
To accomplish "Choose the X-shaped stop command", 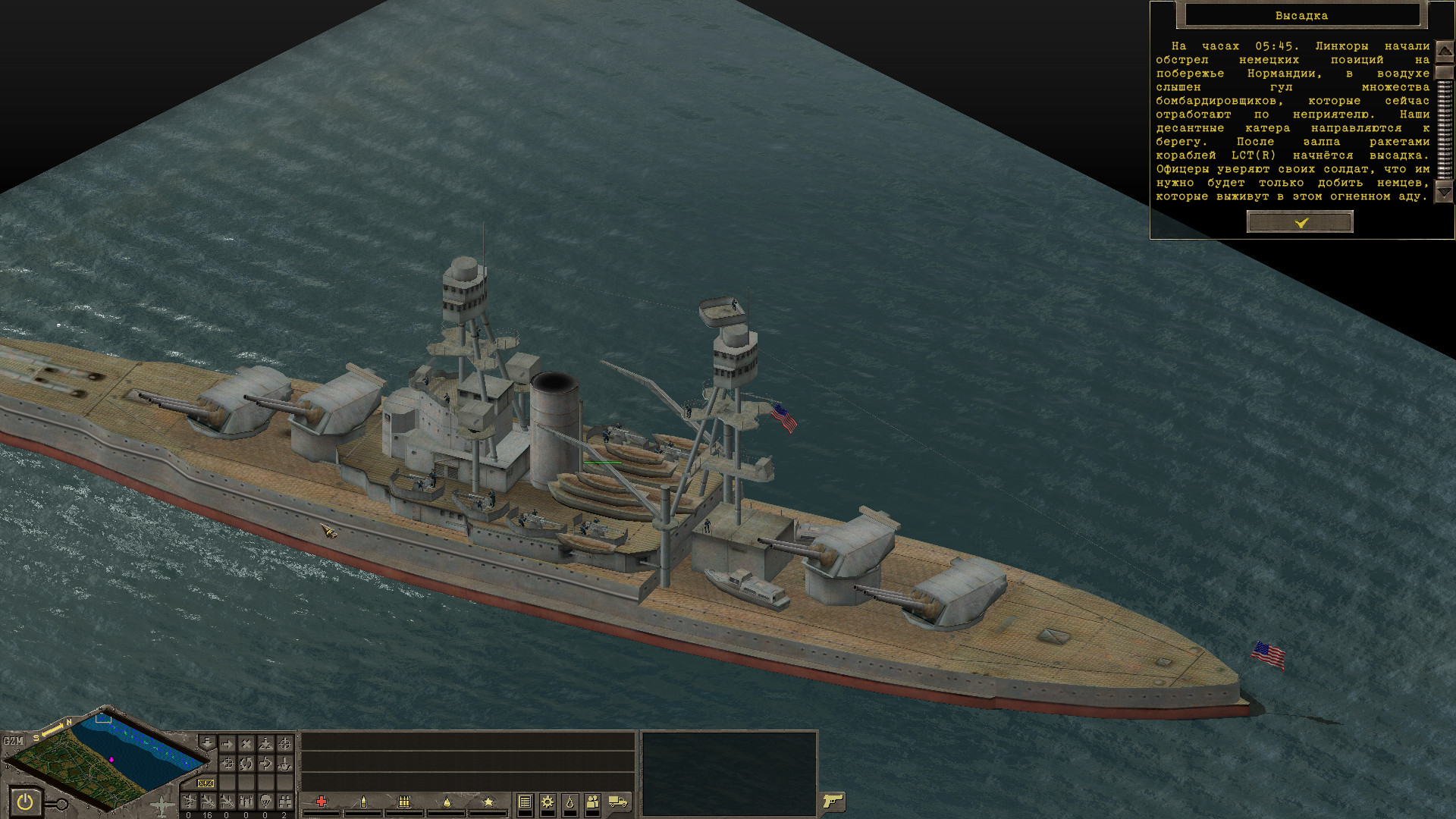I will click(246, 744).
